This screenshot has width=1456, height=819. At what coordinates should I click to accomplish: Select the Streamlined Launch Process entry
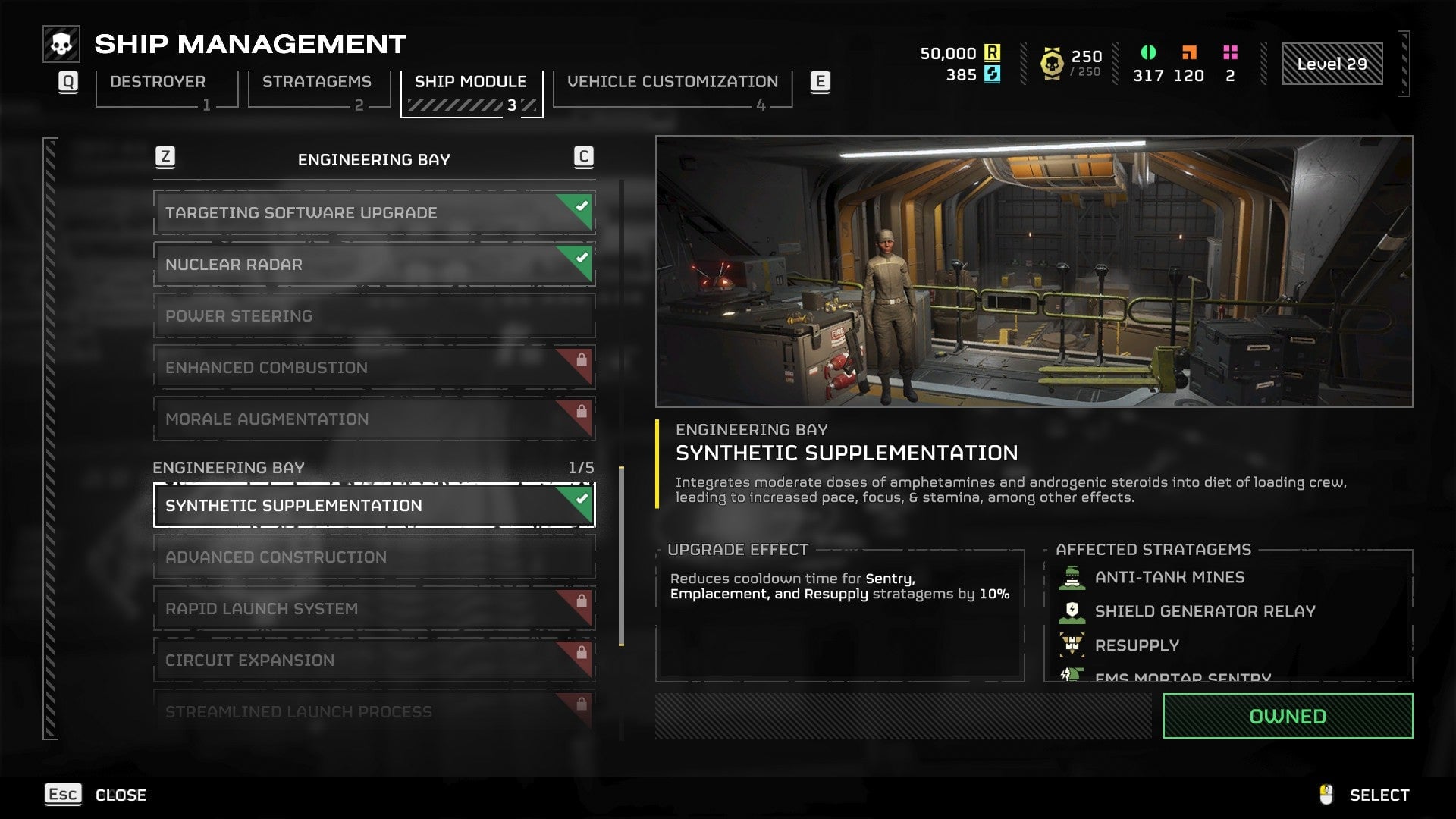[374, 712]
